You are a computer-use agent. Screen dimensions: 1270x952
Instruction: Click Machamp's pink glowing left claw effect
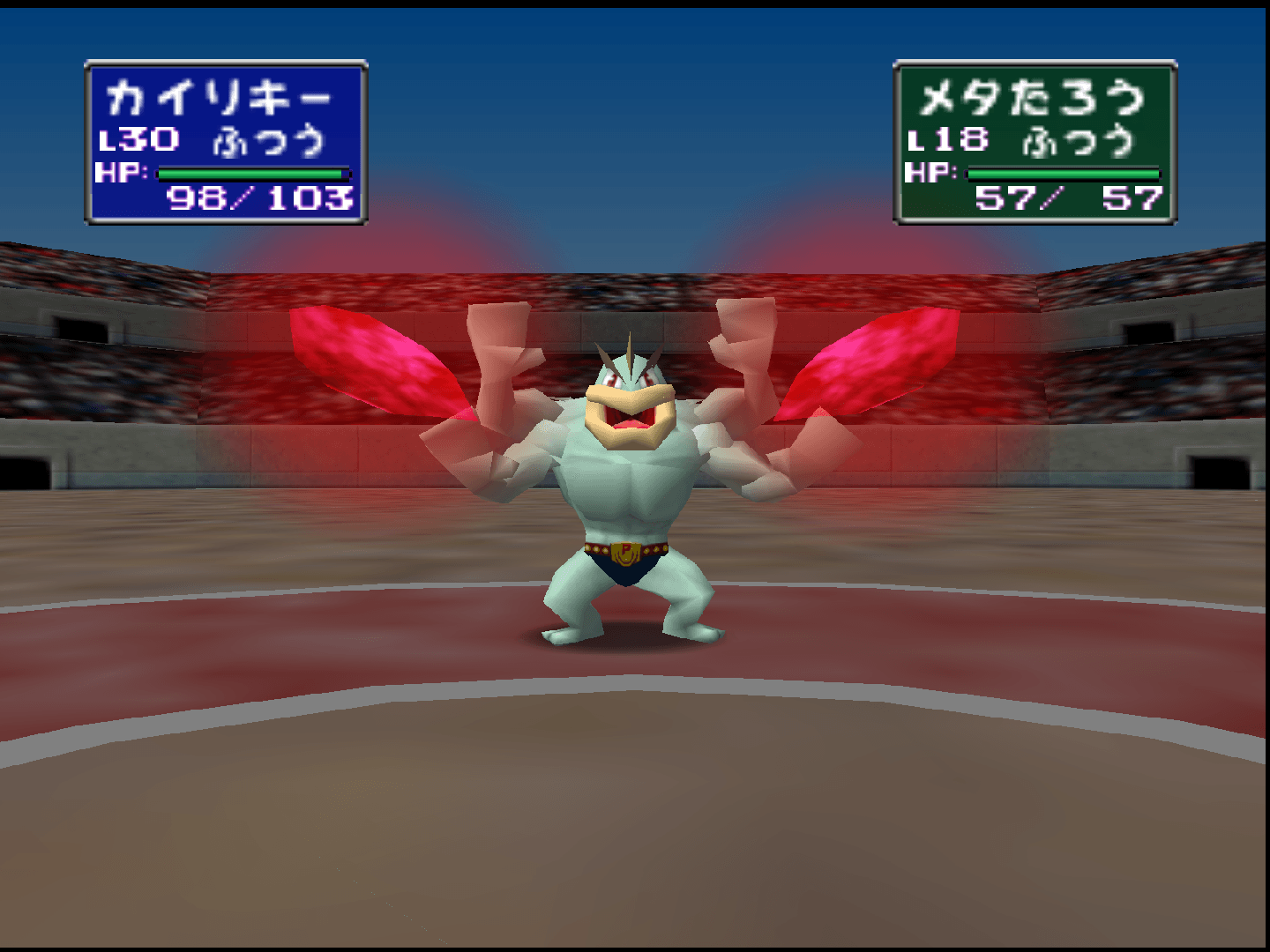370,361
